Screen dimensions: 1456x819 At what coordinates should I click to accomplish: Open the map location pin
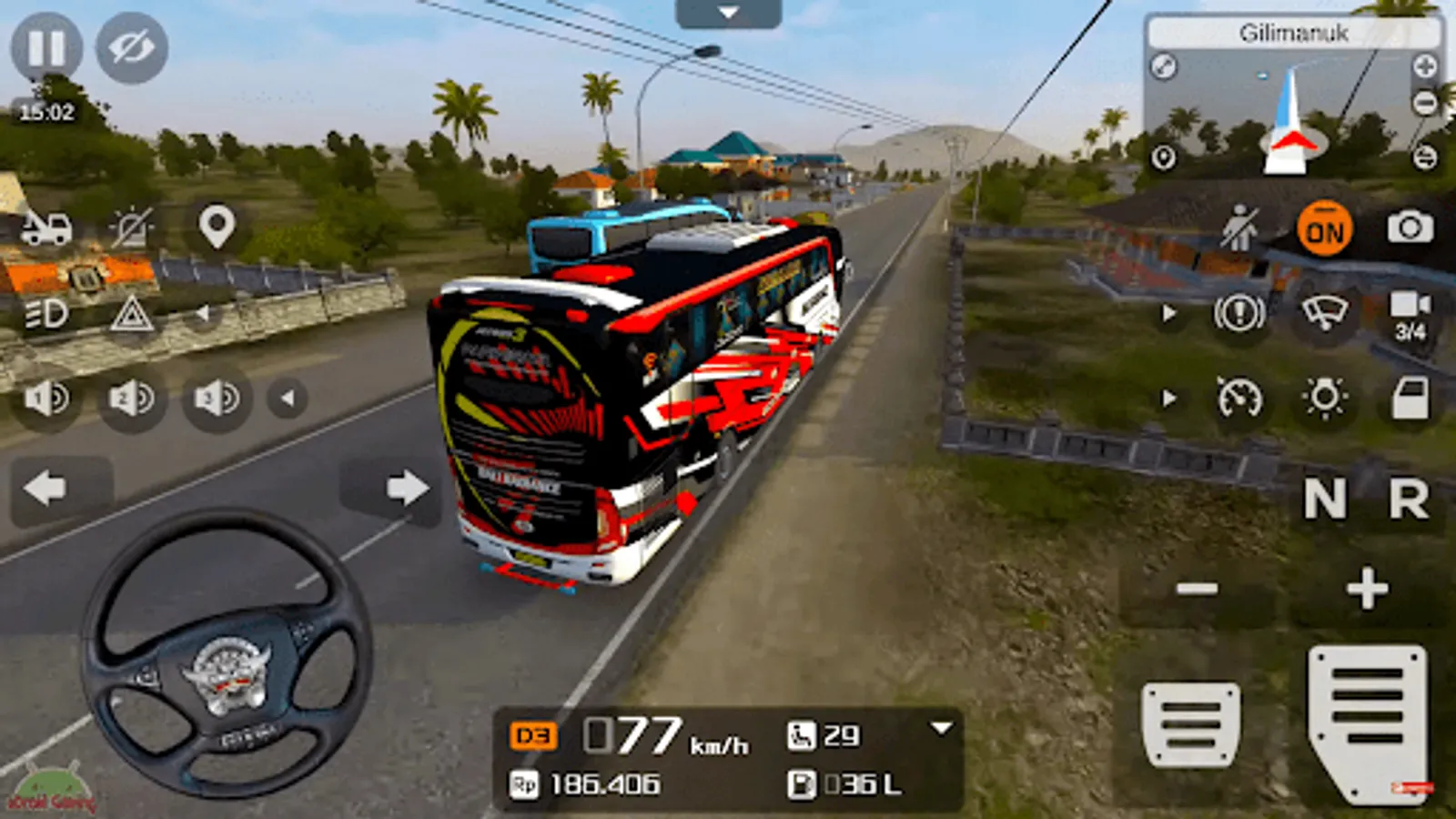[217, 226]
